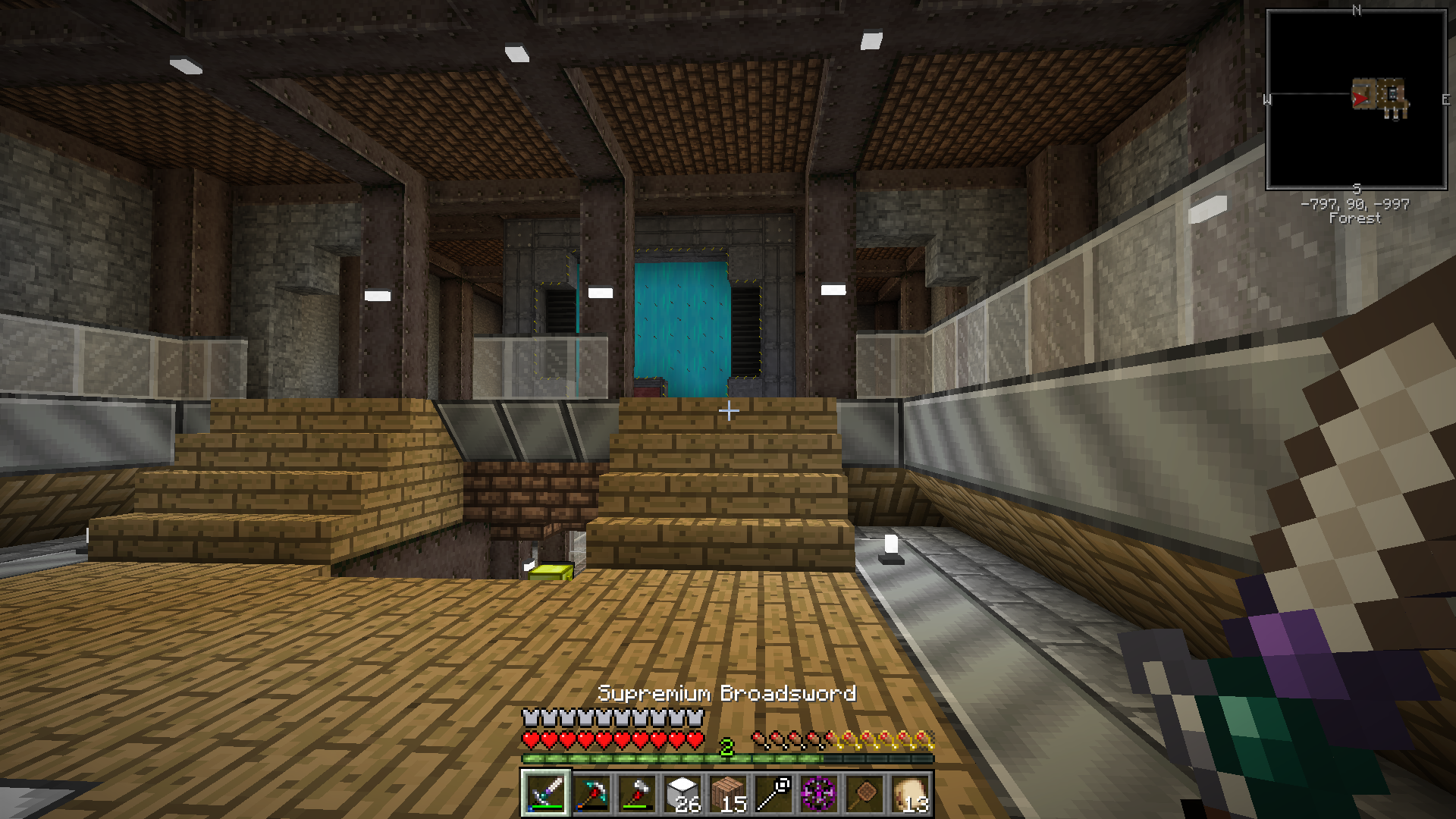Select the black-and-white wand slot
Image resolution: width=1456 pixels, height=819 pixels.
[x=773, y=794]
